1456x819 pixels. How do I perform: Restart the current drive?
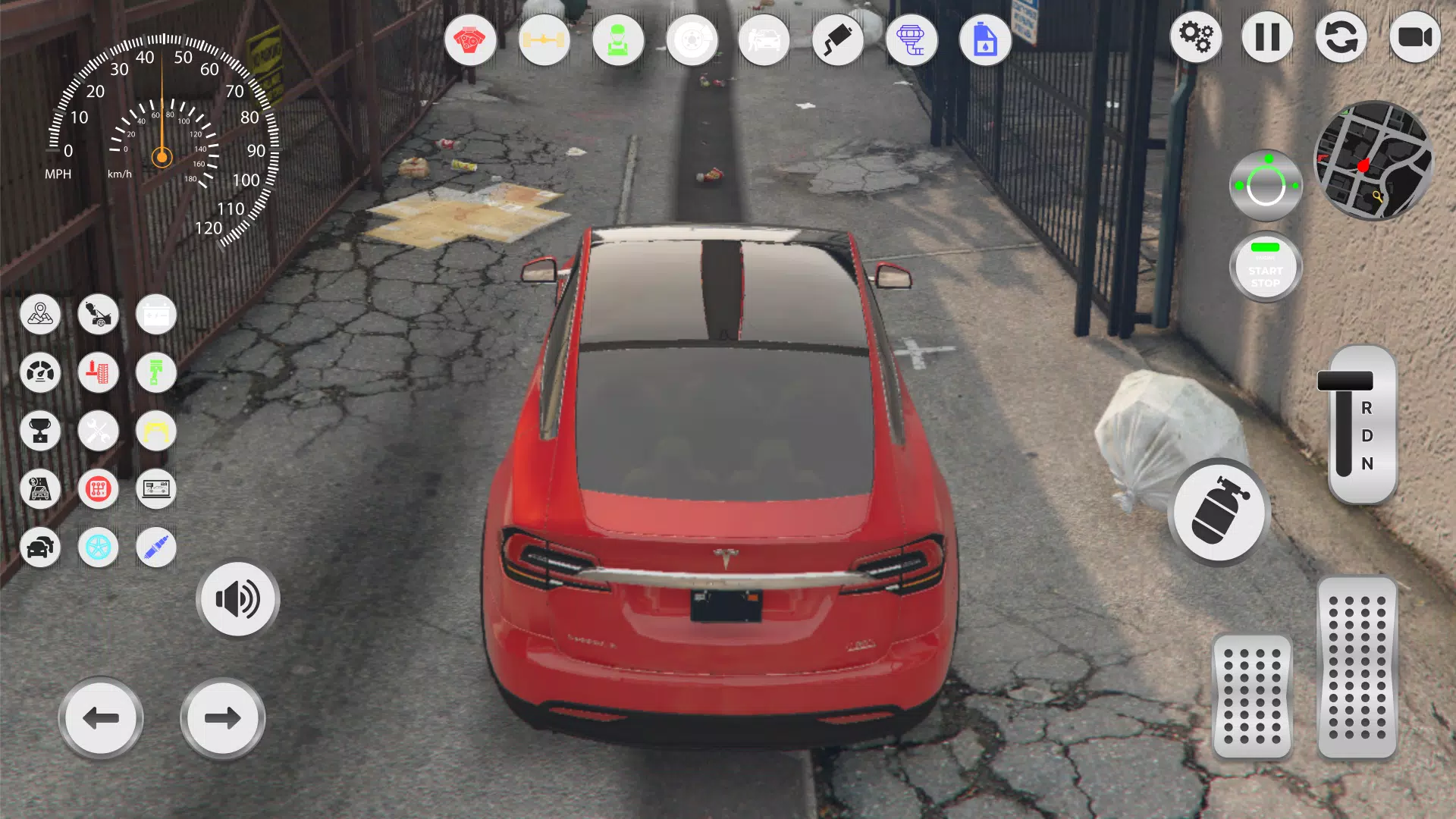click(1341, 36)
